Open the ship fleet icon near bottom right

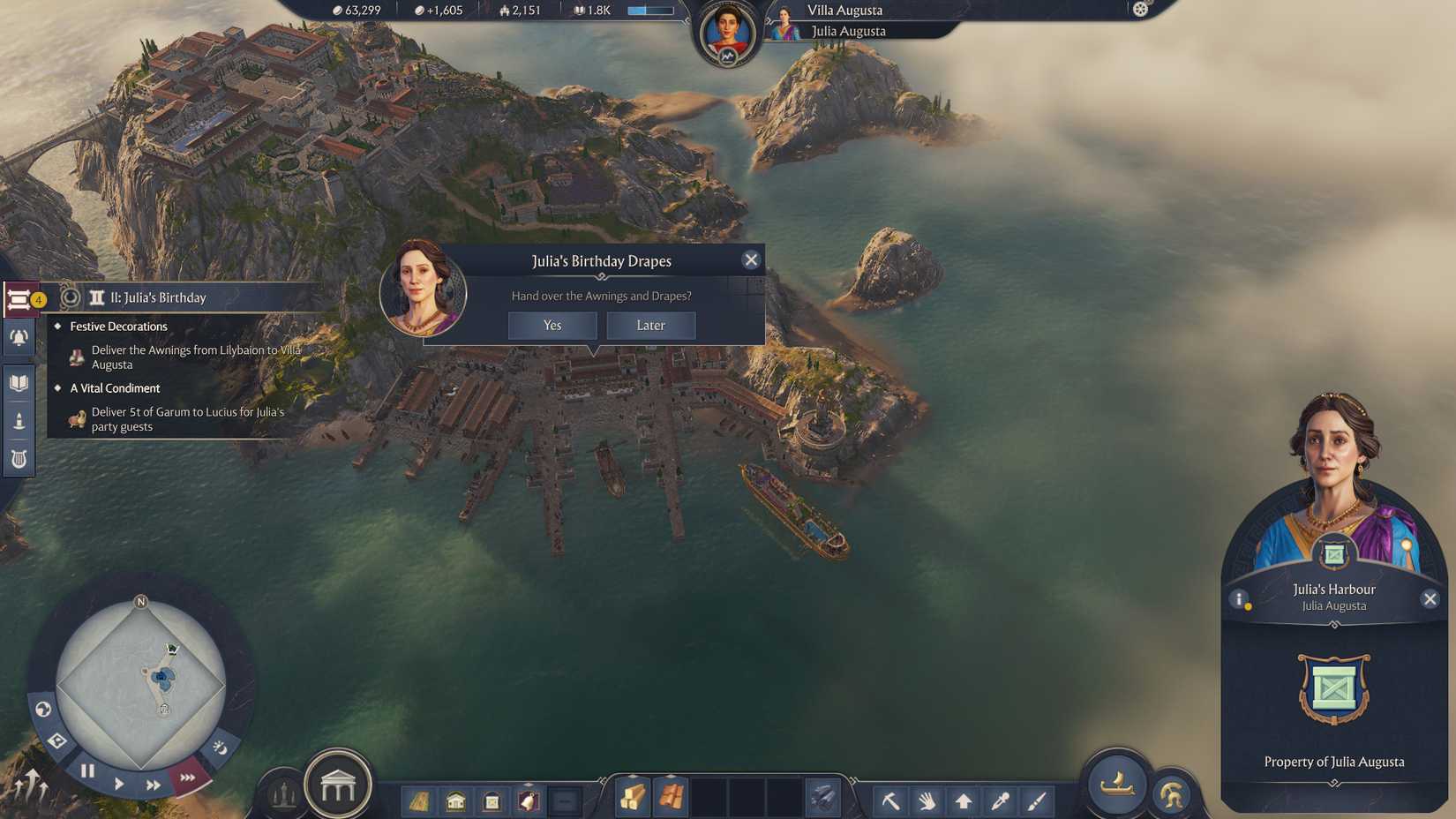click(x=1115, y=784)
